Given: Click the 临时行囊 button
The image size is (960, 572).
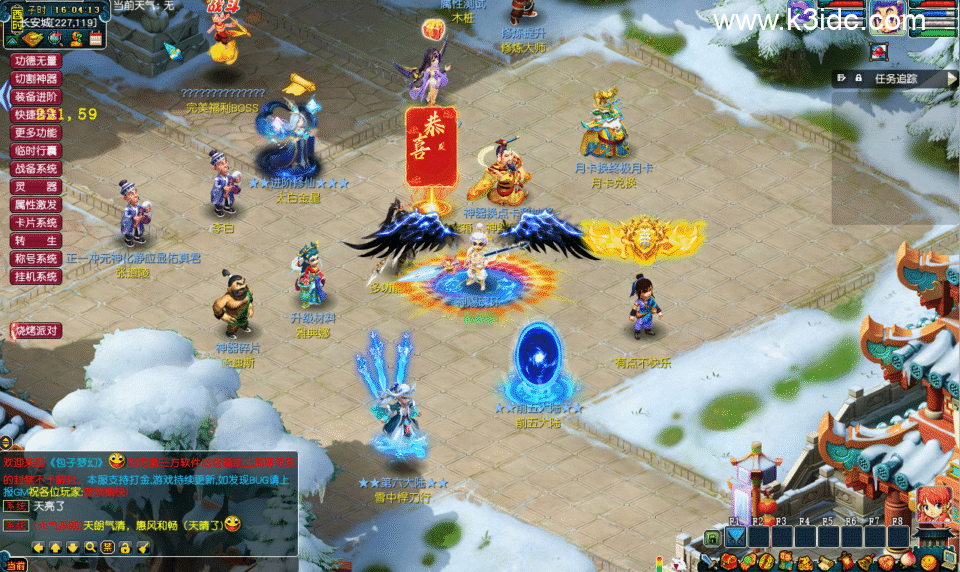Looking at the screenshot, I should click(36, 151).
